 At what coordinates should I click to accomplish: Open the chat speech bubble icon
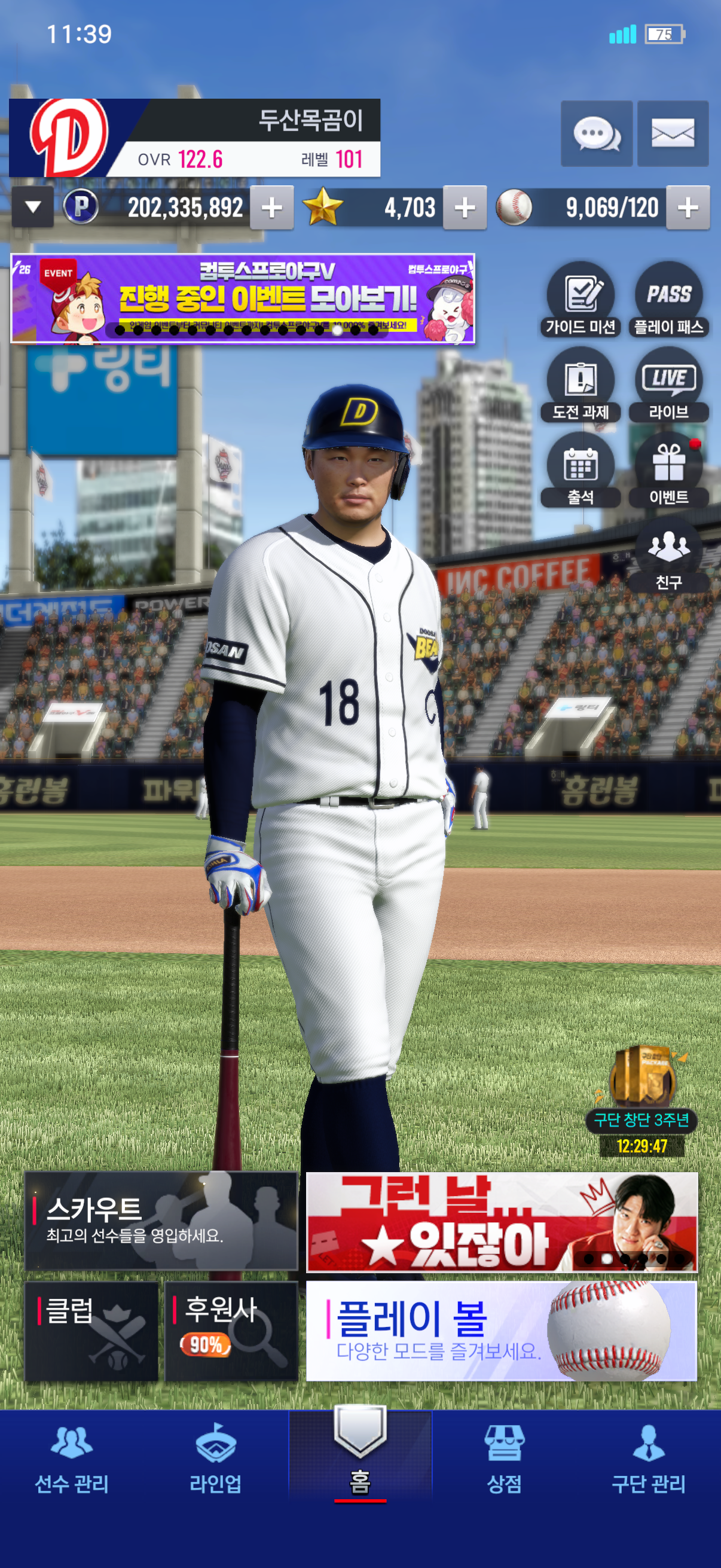[596, 133]
